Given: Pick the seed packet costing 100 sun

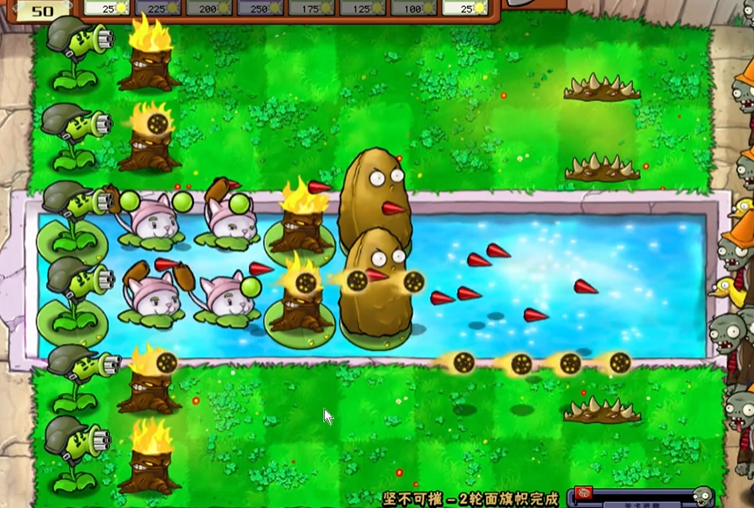Looking at the screenshot, I should [x=413, y=8].
